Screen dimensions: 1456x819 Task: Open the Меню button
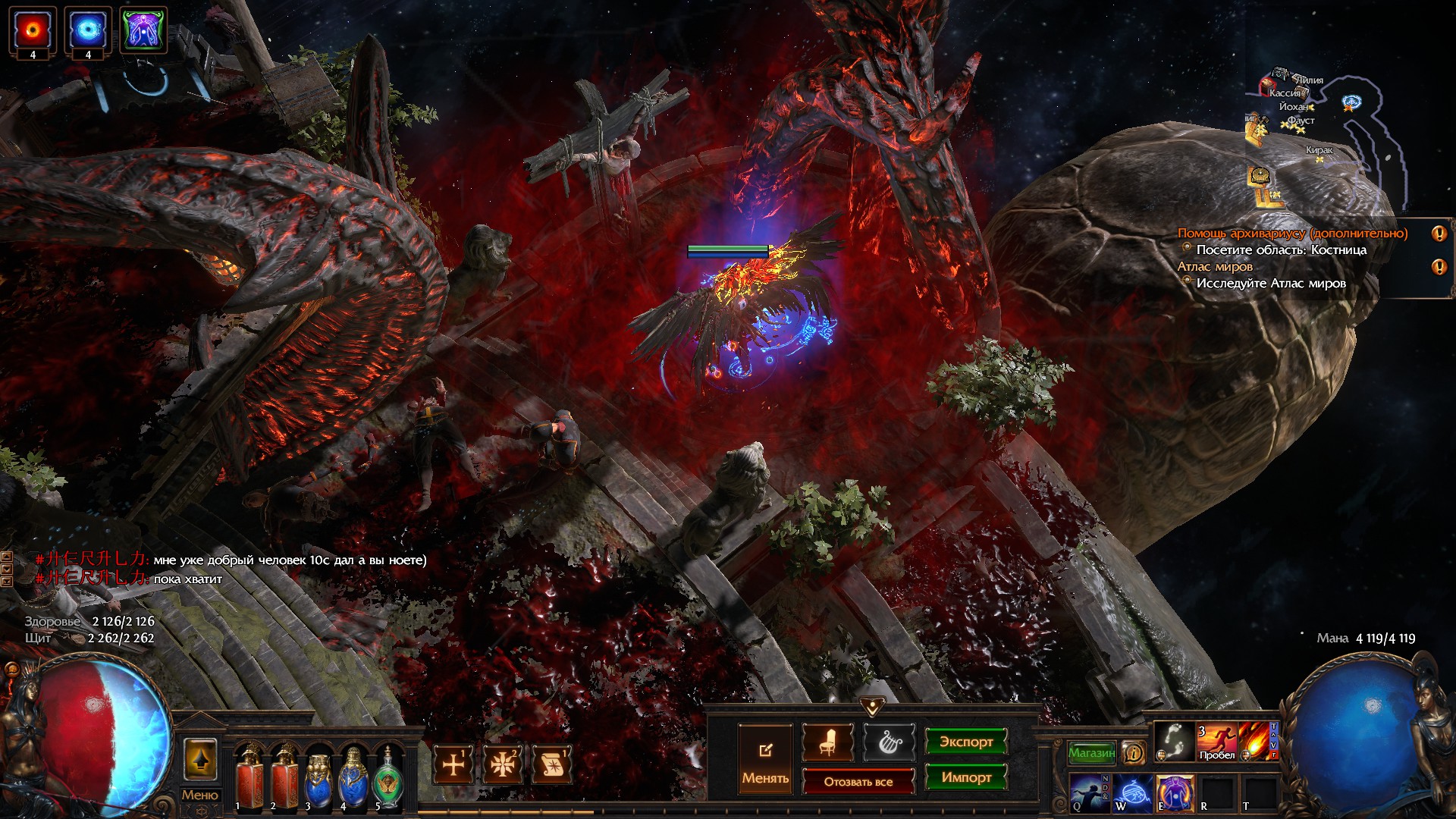click(x=199, y=795)
